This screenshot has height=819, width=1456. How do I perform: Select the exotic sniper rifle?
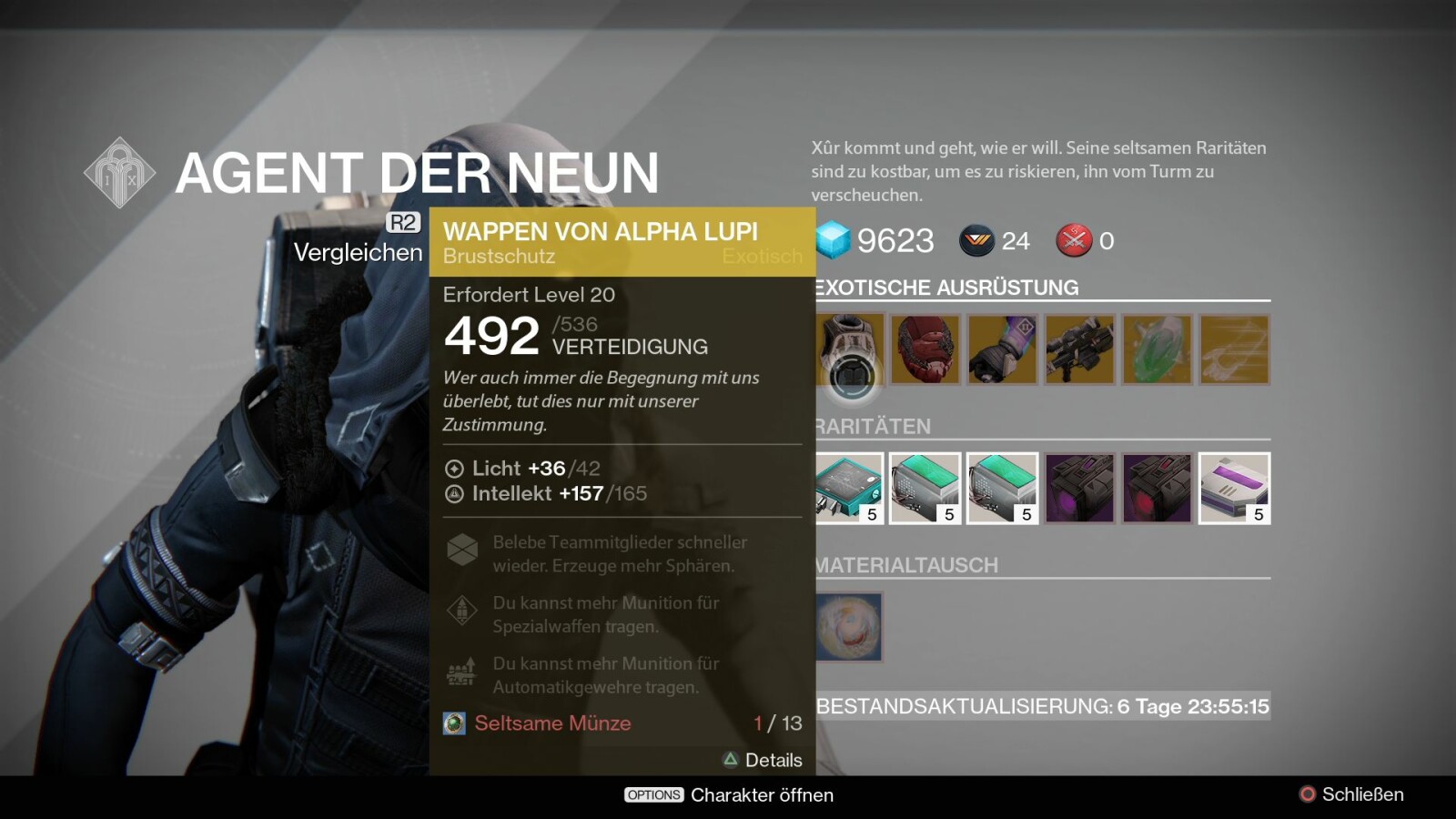[x=1080, y=349]
